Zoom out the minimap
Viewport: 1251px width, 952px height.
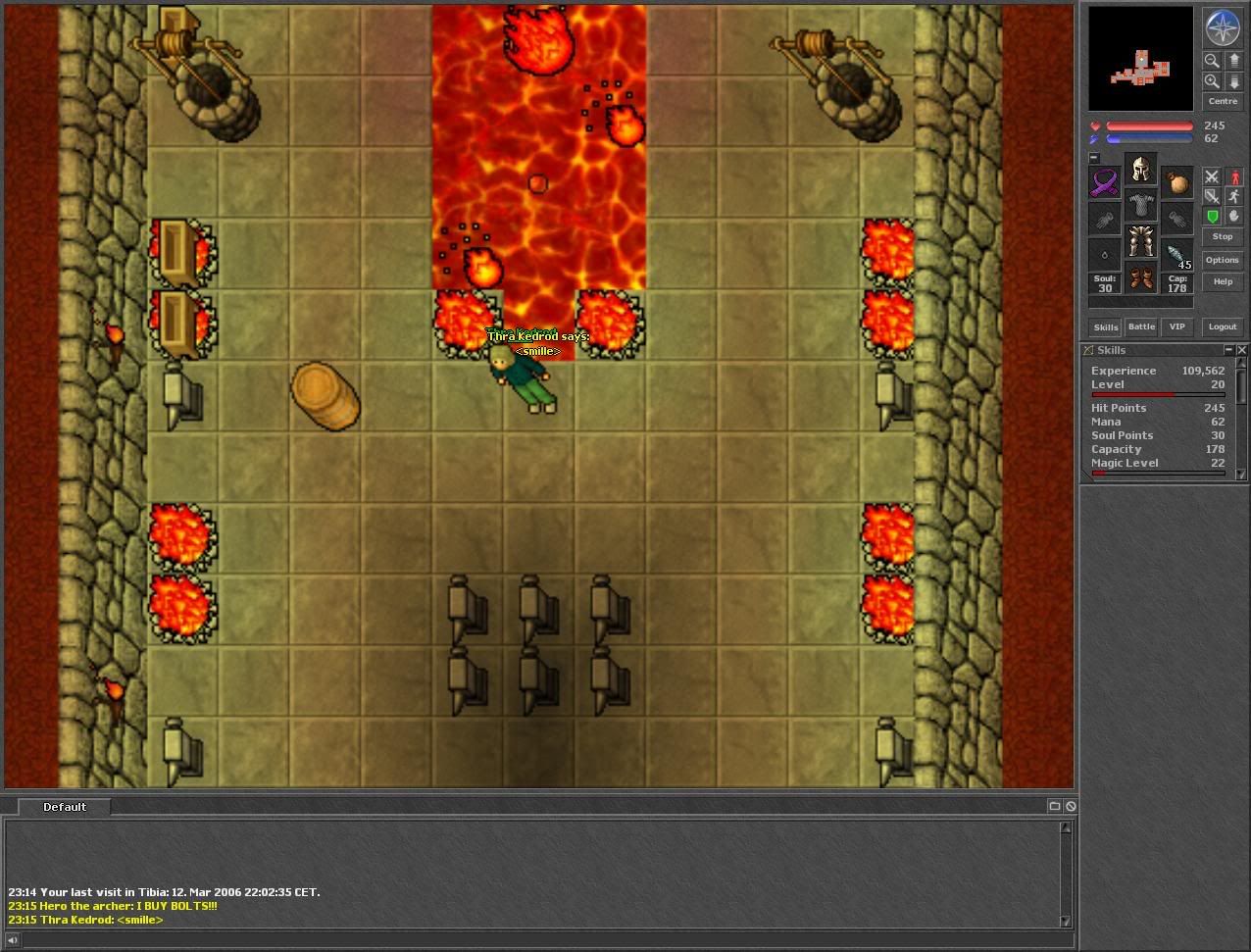tap(1212, 61)
